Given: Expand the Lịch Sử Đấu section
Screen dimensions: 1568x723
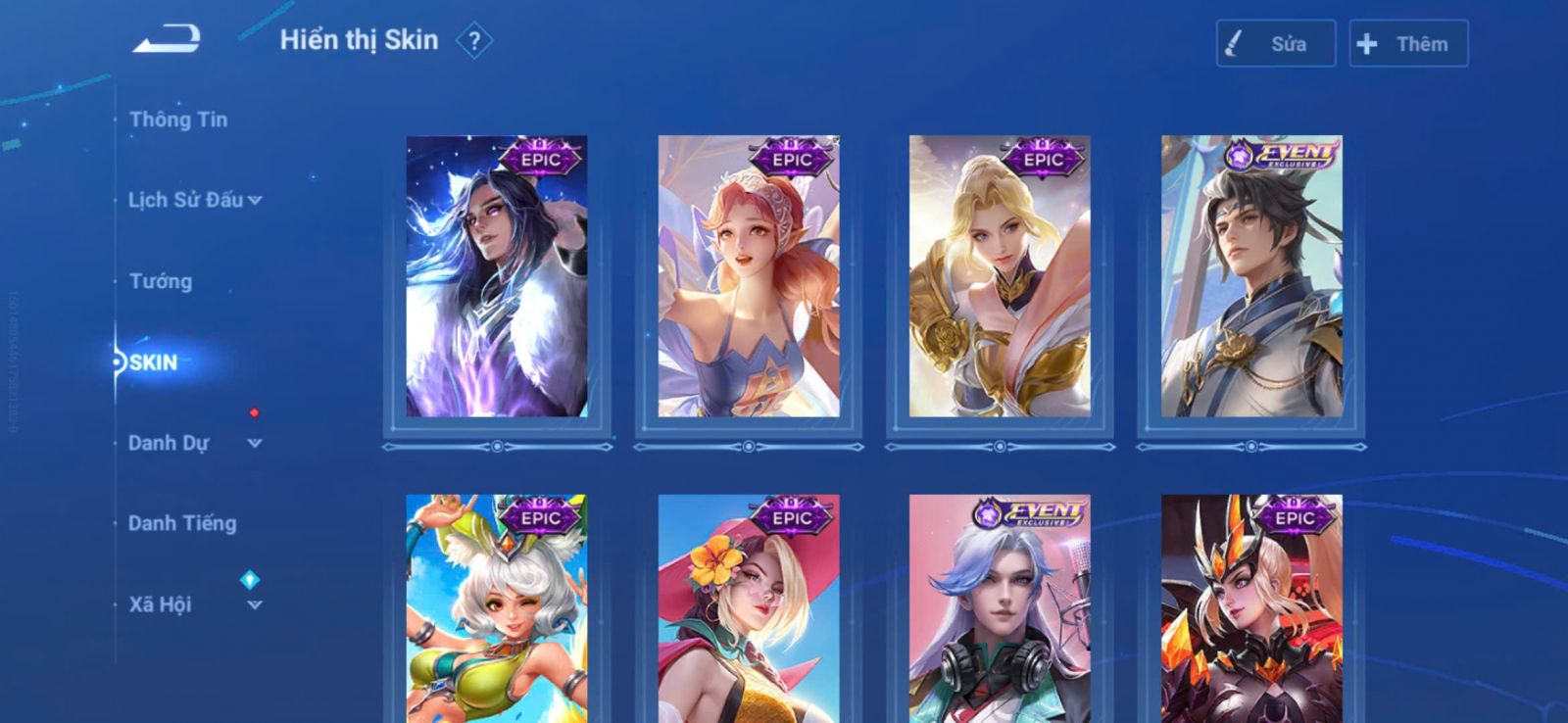Looking at the screenshot, I should [x=194, y=200].
